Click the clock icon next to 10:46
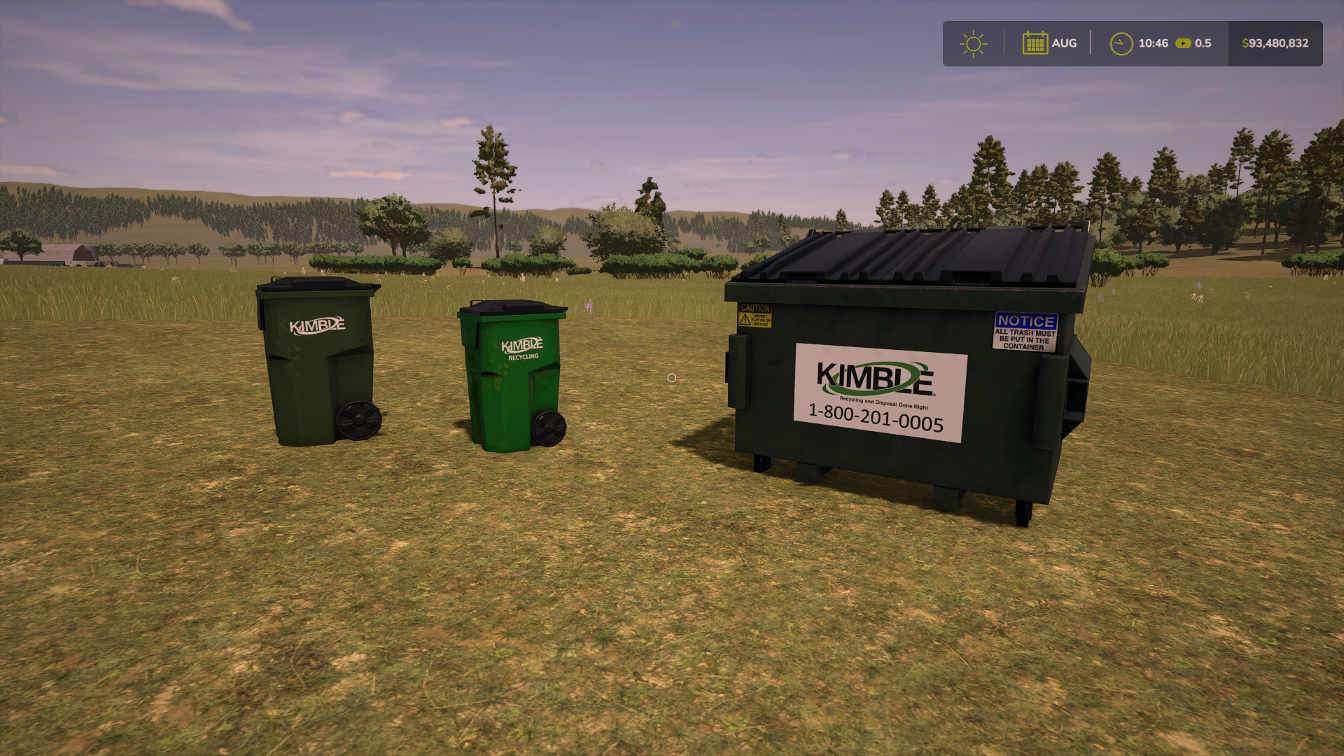 [x=1121, y=42]
